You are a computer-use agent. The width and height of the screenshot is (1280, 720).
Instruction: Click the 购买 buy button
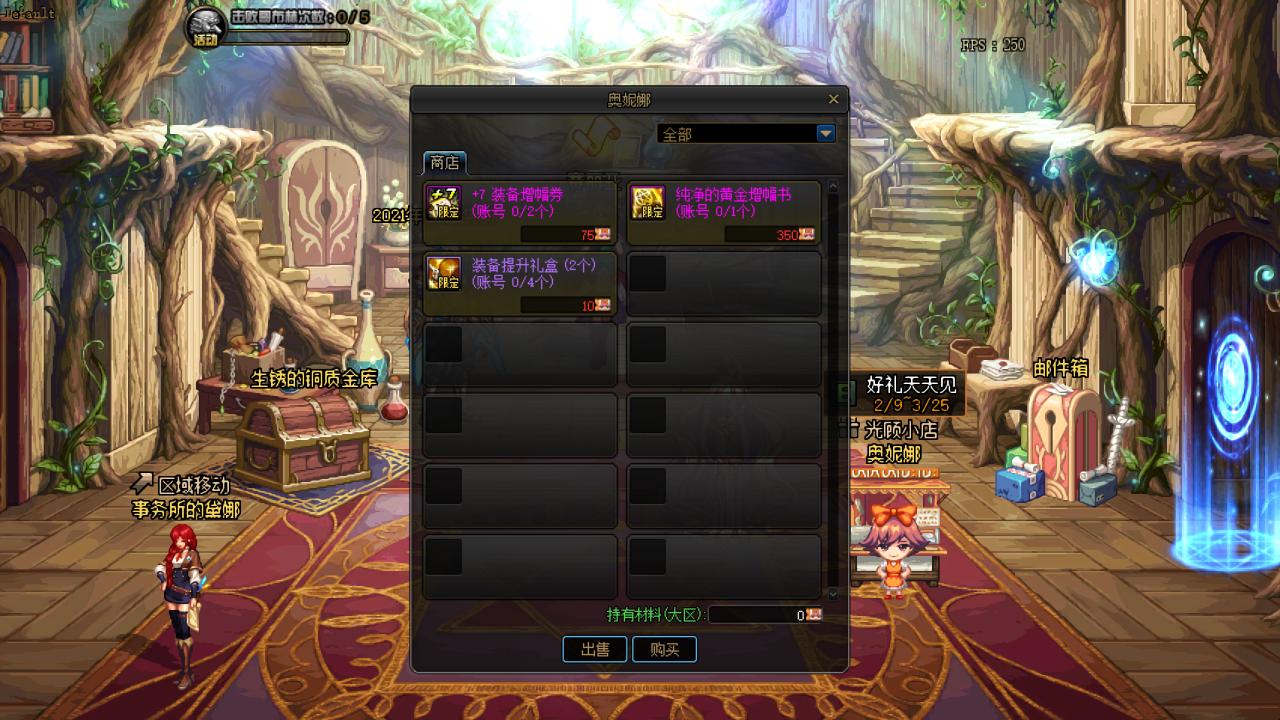(665, 649)
